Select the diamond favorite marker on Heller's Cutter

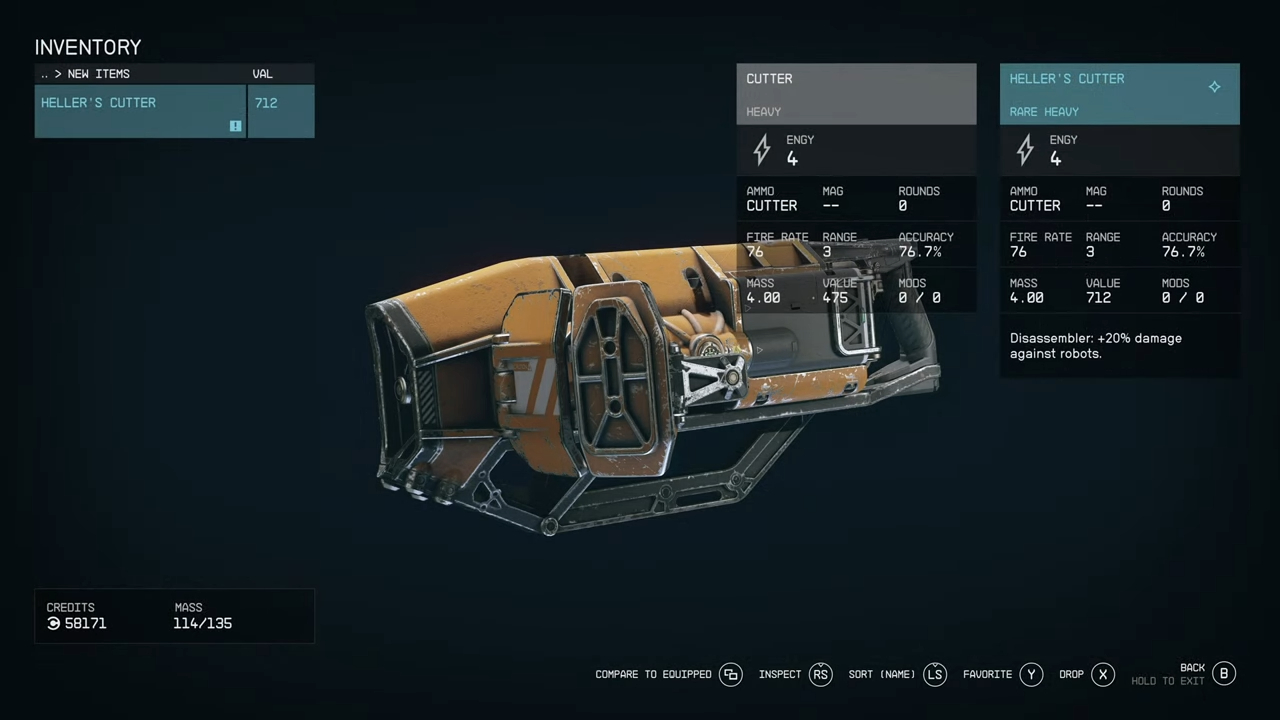tap(1214, 87)
